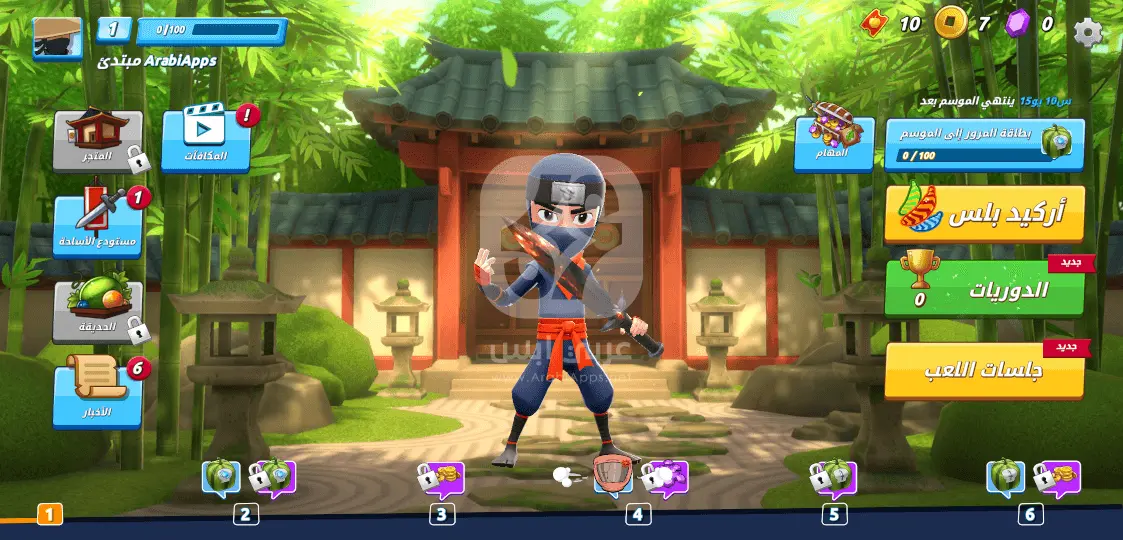This screenshot has height=540, width=1123.
Task: Tap the gold coin currency icon
Action: click(950, 22)
